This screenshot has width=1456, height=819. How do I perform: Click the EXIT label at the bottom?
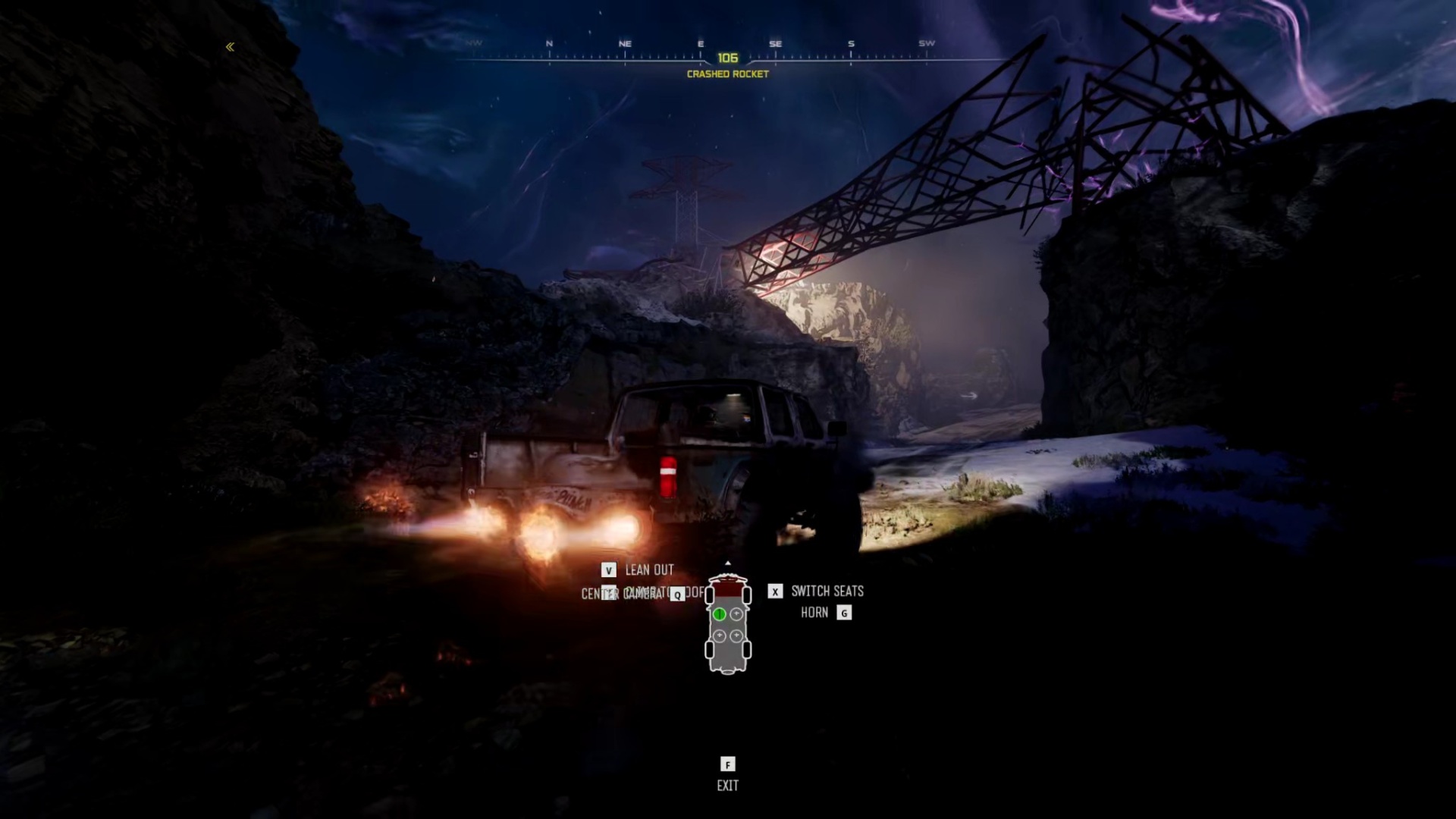click(x=728, y=786)
